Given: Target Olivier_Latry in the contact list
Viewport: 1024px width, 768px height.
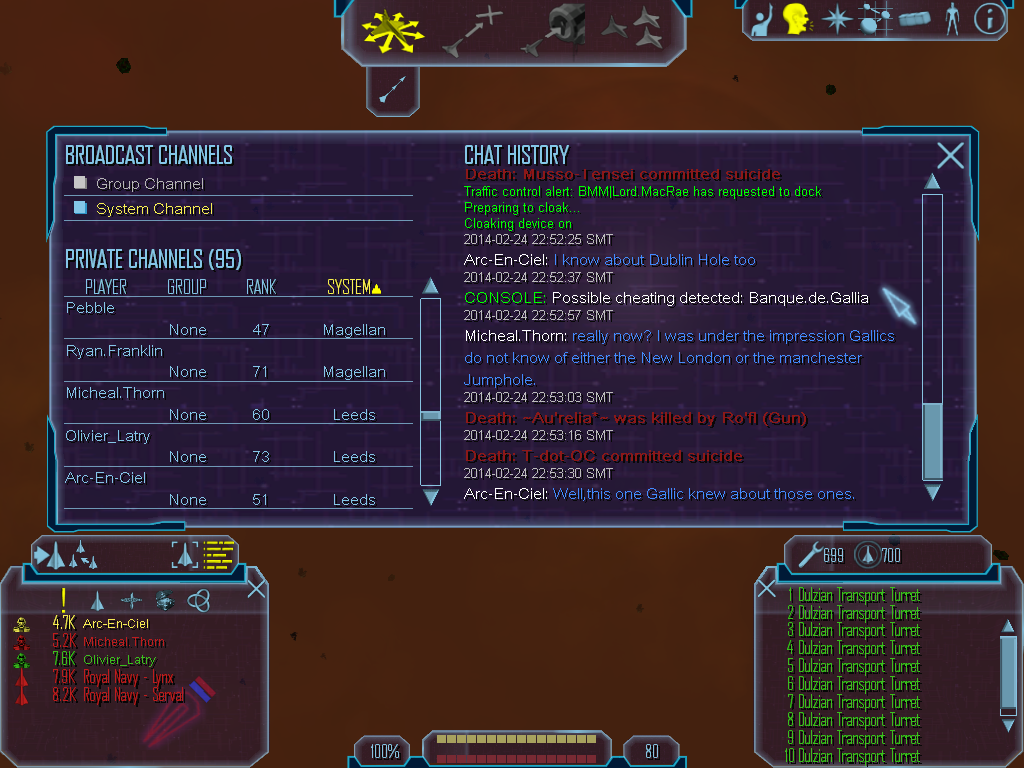Looking at the screenshot, I should pyautogui.click(x=119, y=659).
